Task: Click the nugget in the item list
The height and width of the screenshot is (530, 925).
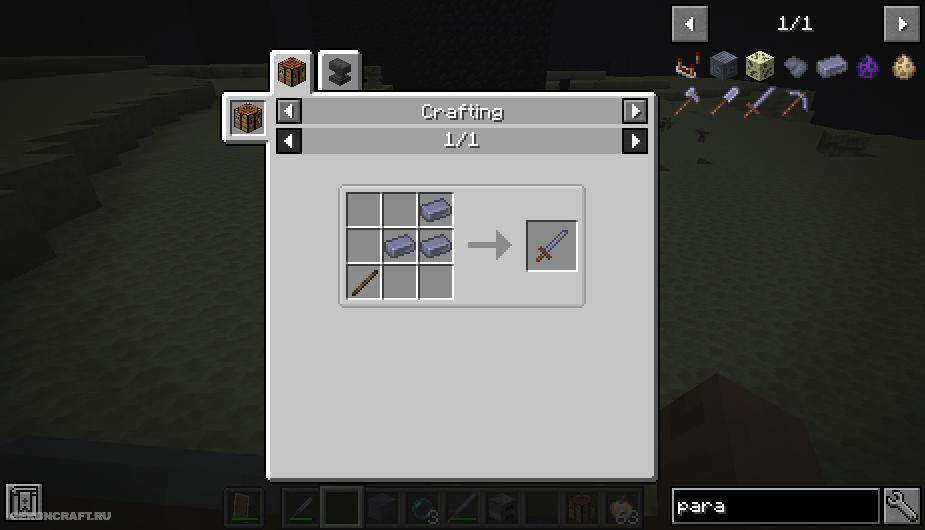Action: click(796, 67)
